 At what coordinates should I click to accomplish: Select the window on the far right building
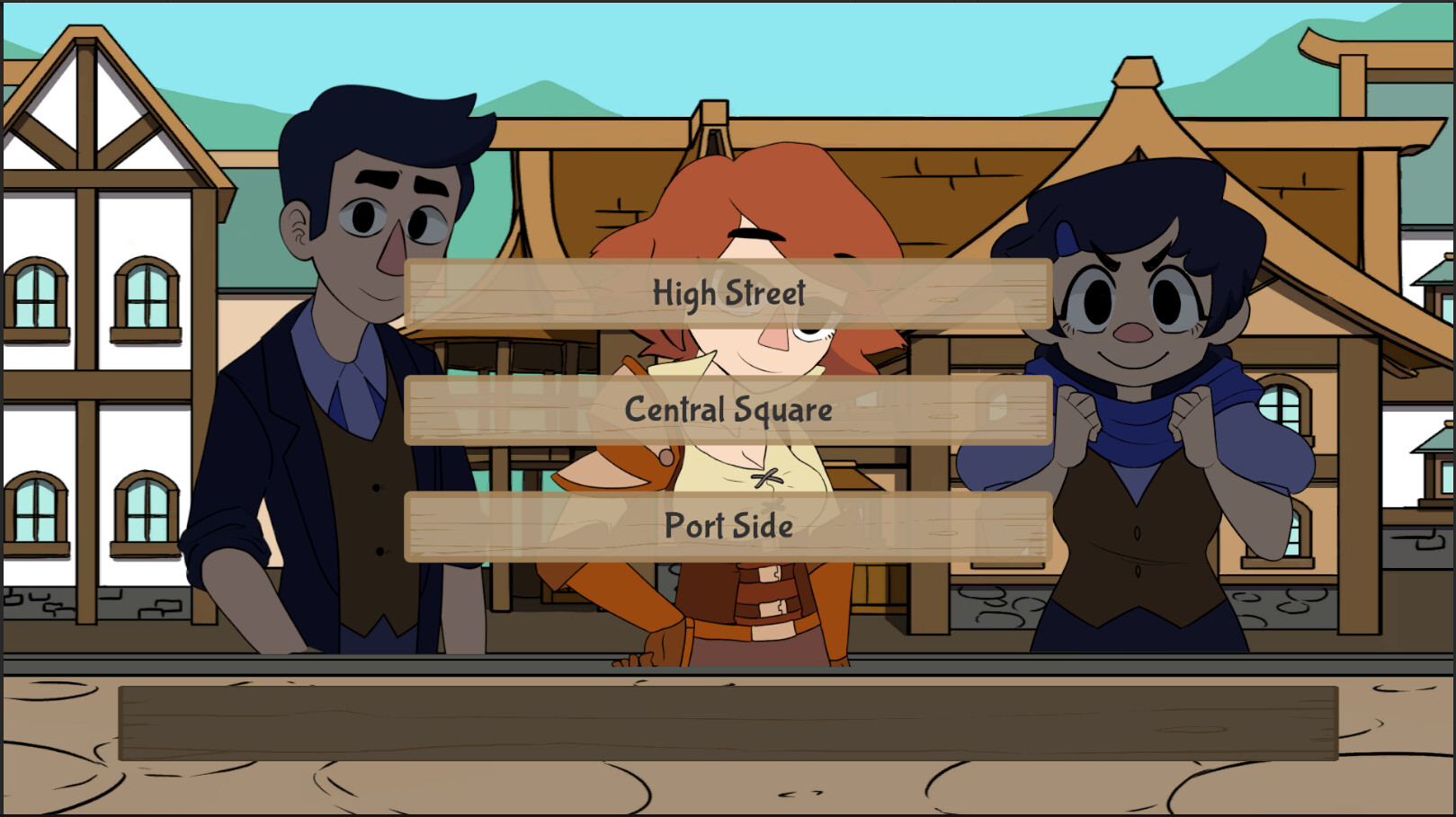pos(1282,404)
